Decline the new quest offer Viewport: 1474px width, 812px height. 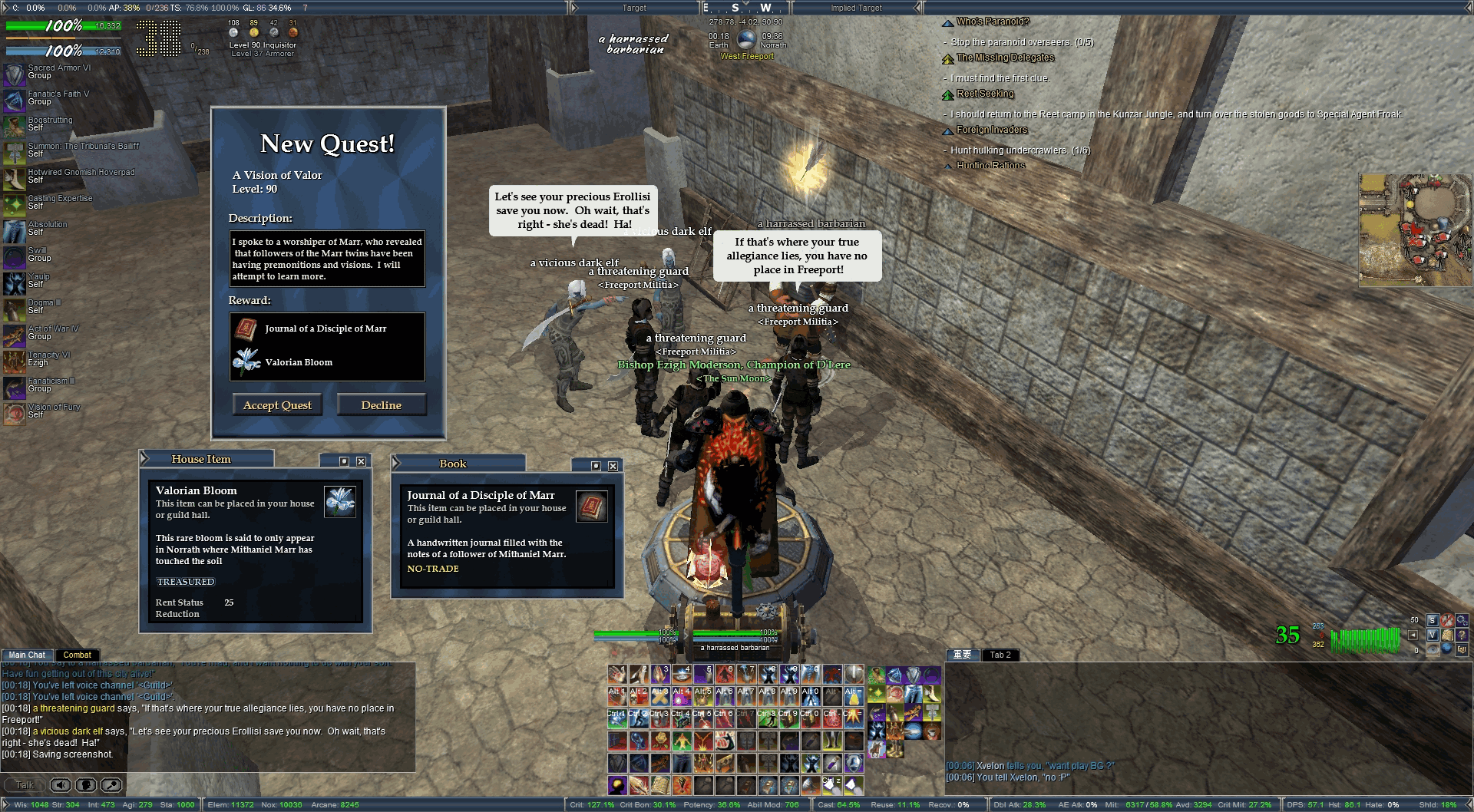point(381,405)
